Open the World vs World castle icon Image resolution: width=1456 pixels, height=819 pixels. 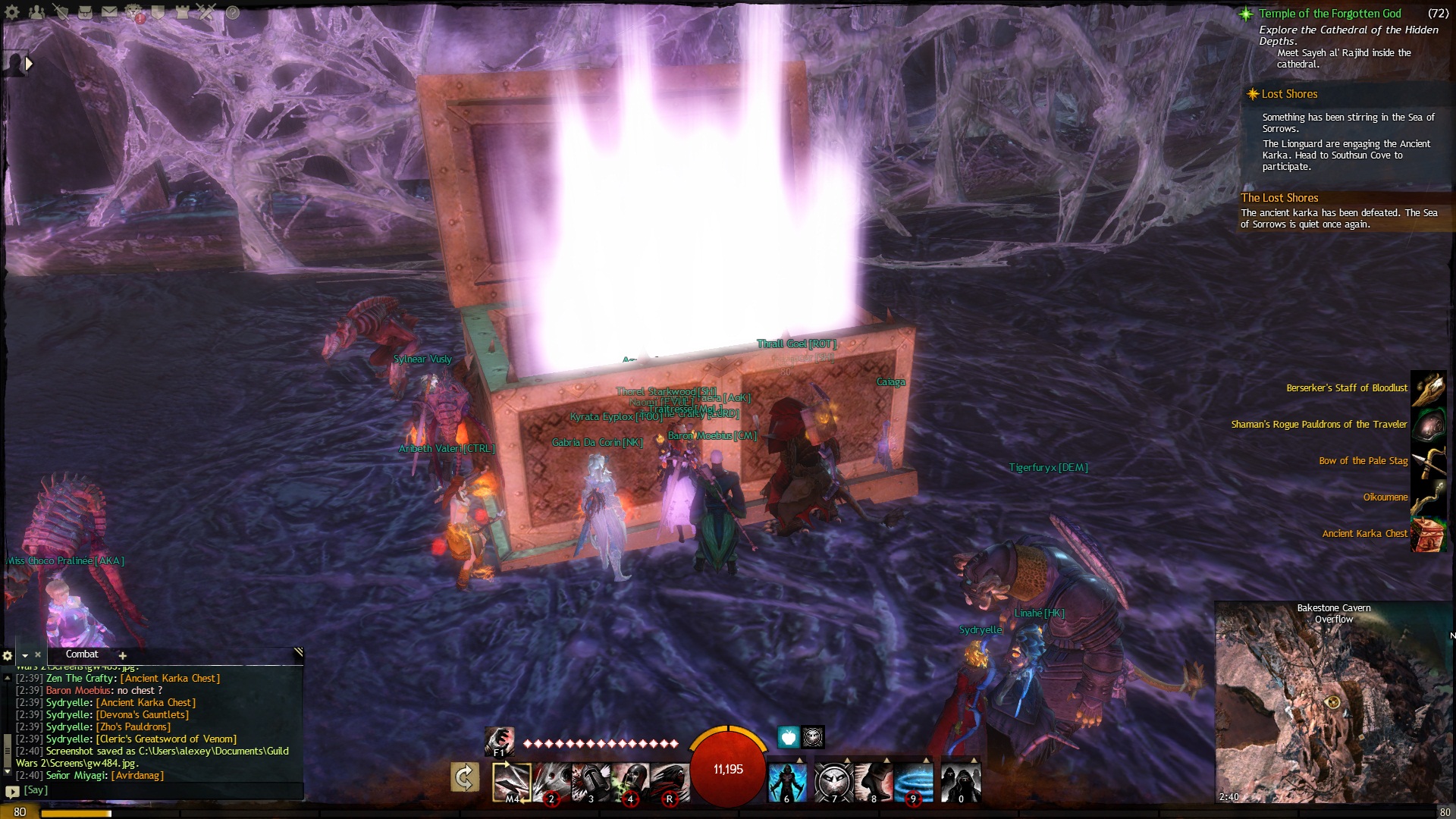click(x=182, y=12)
